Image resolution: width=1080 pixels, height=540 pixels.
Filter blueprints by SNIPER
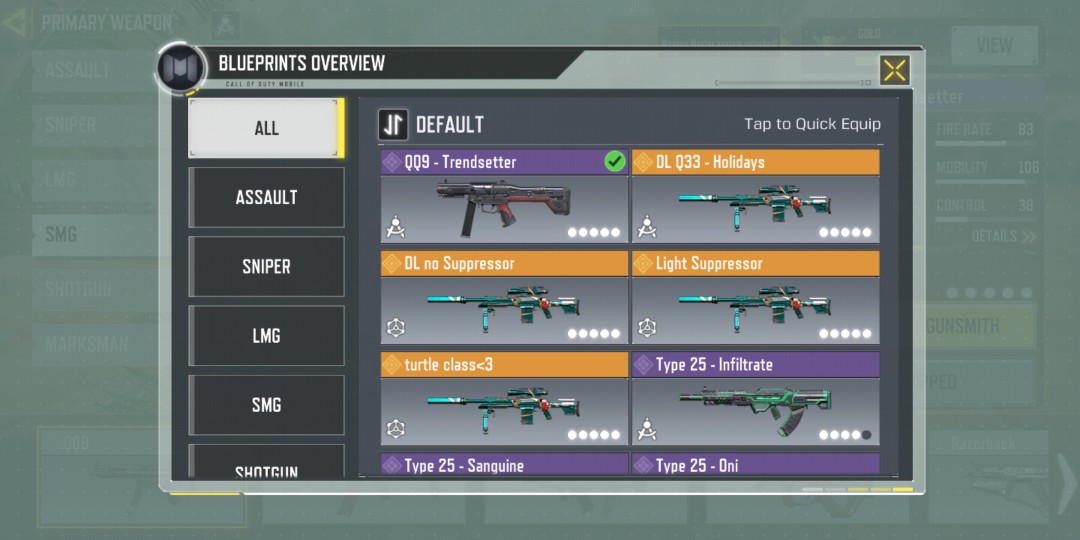click(266, 266)
